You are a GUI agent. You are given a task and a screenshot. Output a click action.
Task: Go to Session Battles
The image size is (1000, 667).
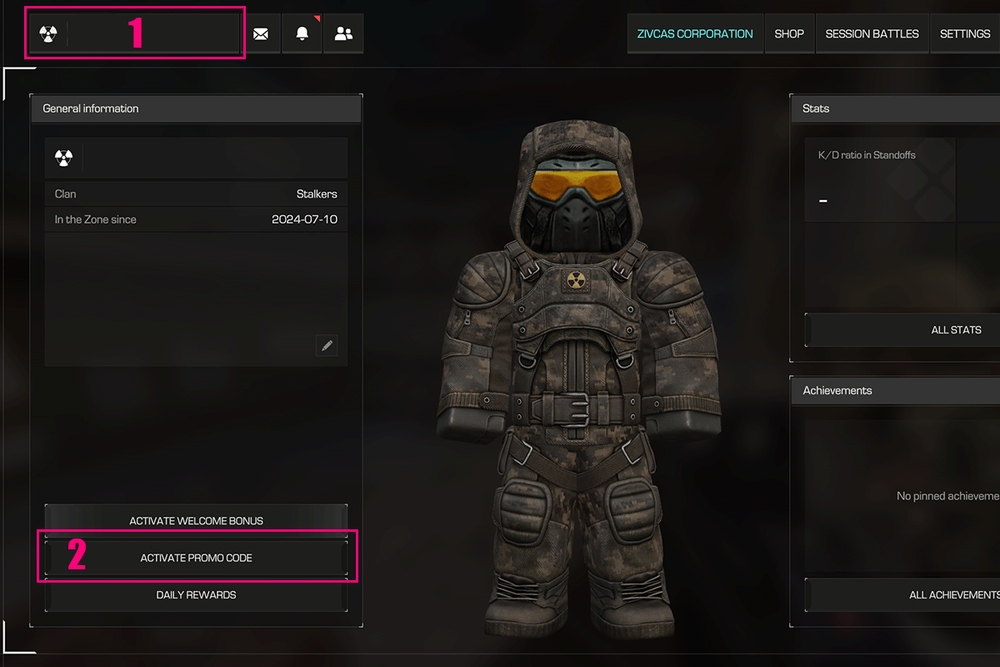tap(872, 34)
